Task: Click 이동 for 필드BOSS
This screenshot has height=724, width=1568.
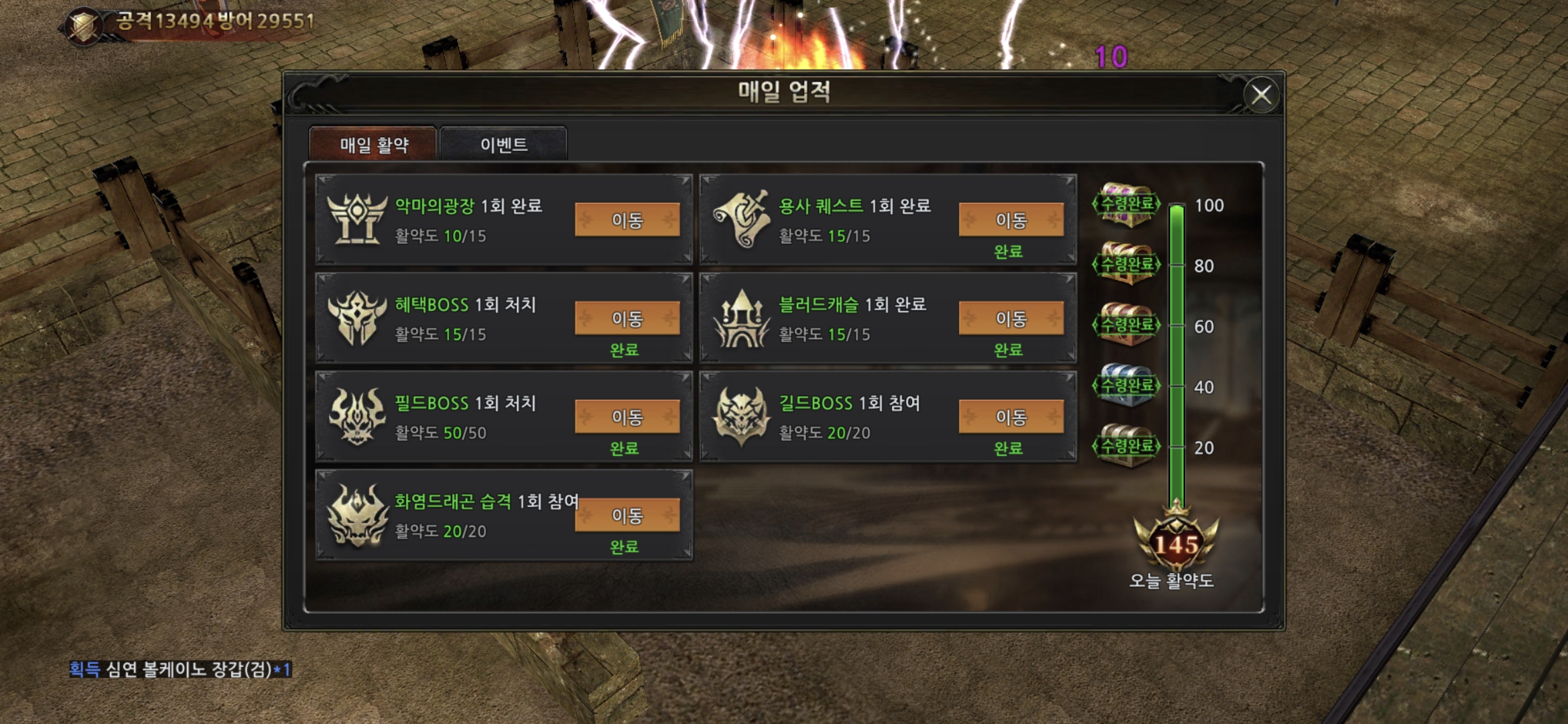Action: (x=627, y=417)
